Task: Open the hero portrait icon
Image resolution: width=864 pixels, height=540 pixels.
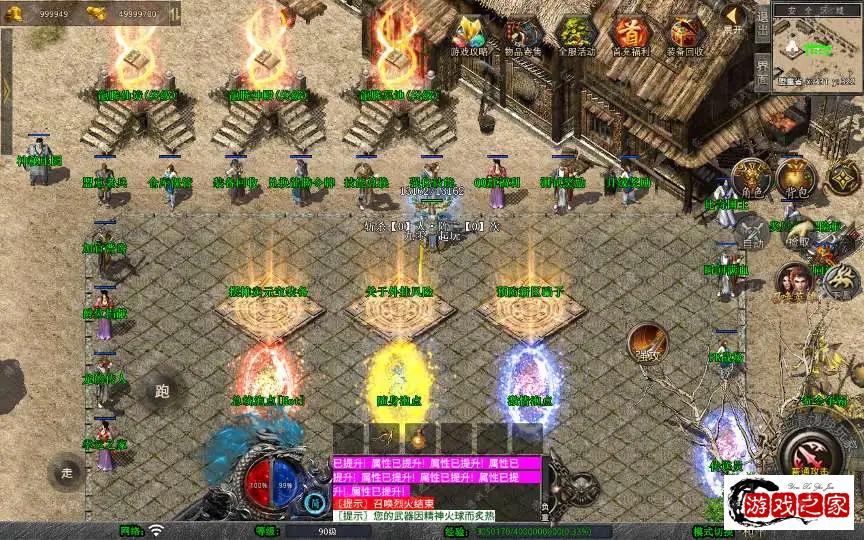Action: tap(794, 283)
